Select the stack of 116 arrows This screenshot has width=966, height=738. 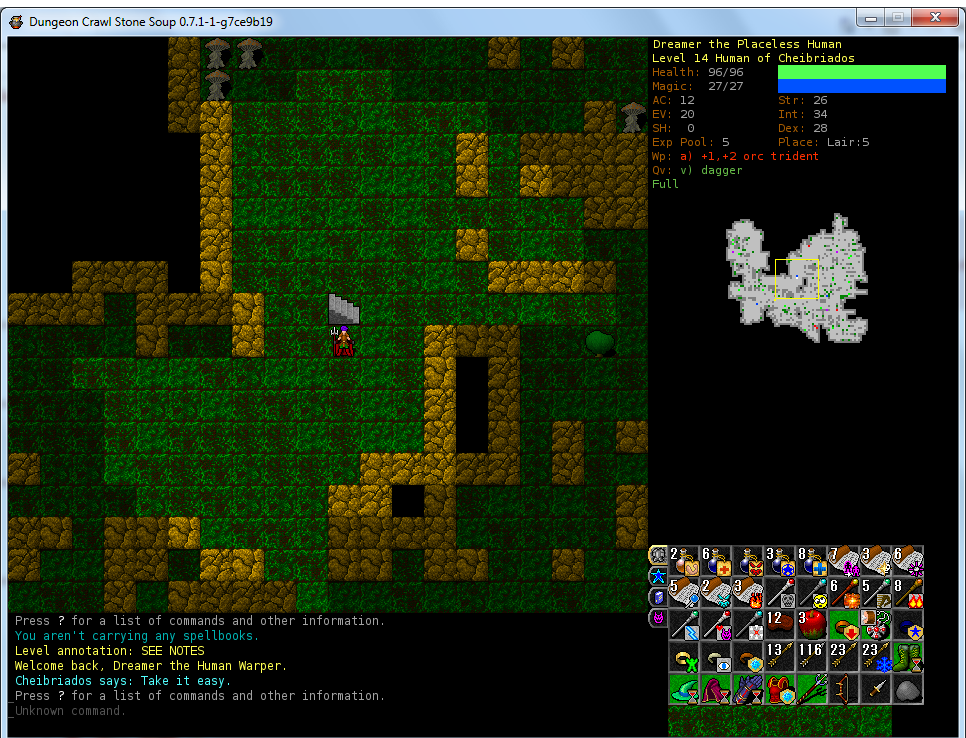[x=812, y=657]
